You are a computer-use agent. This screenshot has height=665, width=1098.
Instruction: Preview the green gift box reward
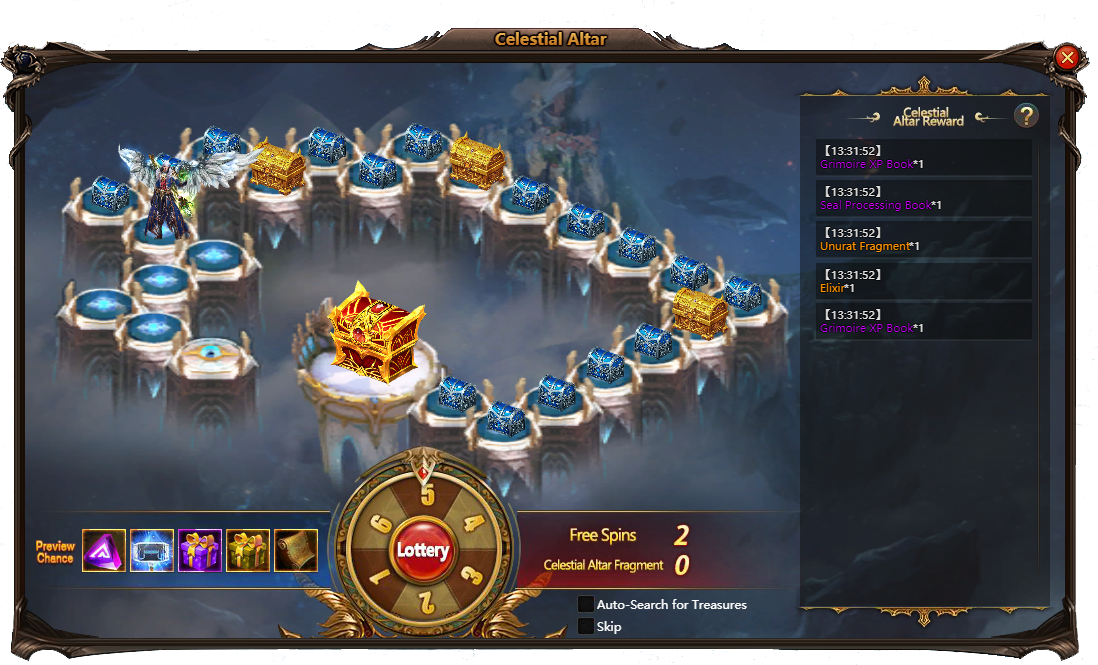(x=248, y=550)
